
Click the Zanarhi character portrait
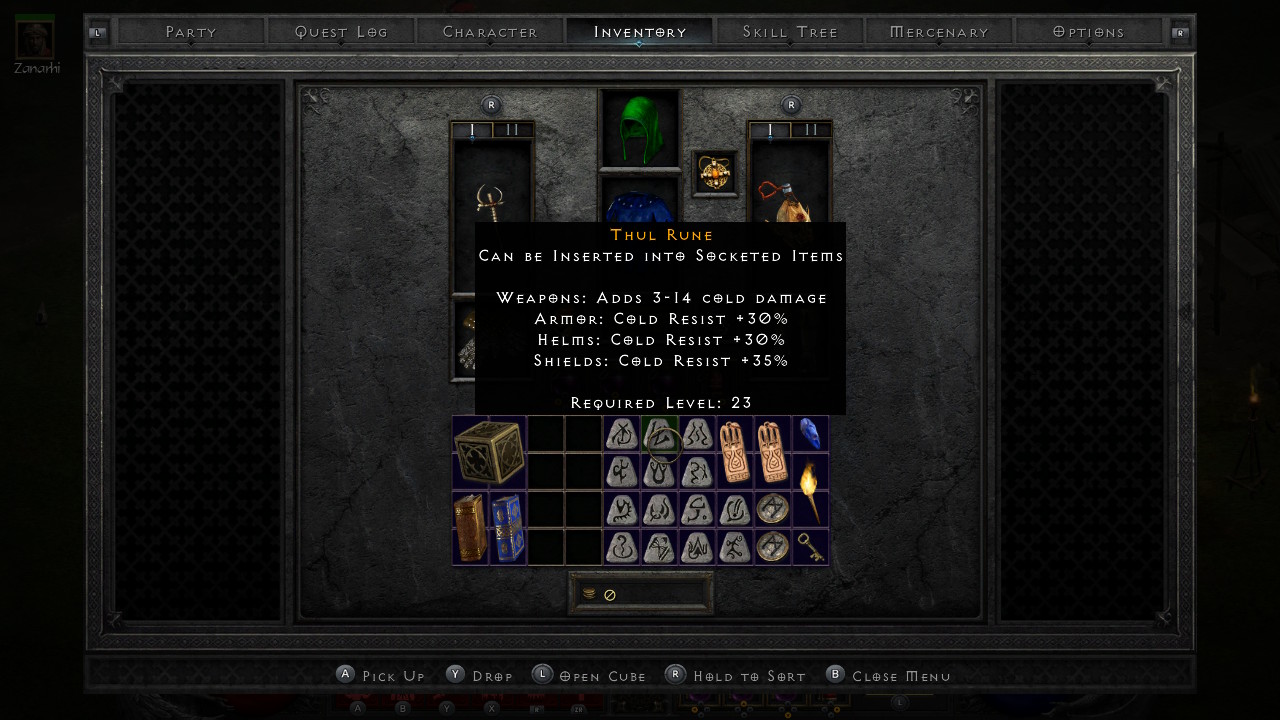tap(35, 38)
